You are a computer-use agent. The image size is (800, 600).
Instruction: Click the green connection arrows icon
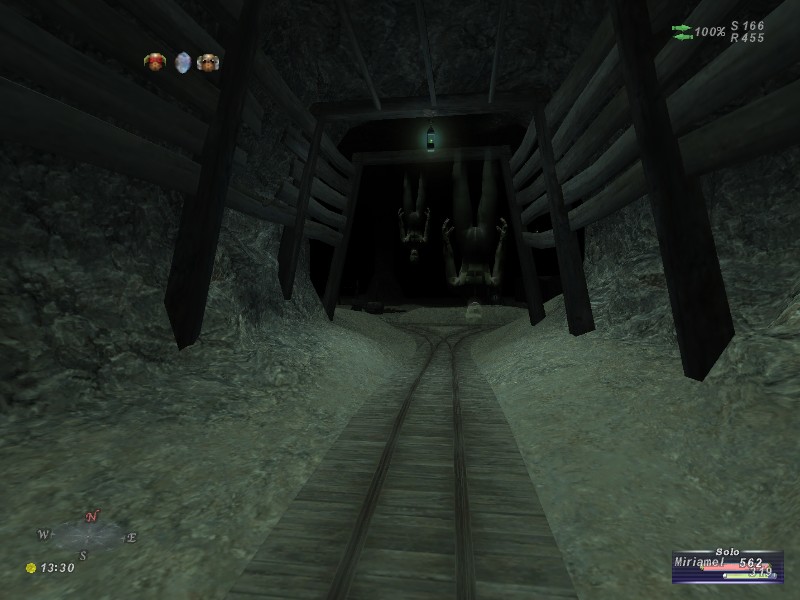(682, 32)
